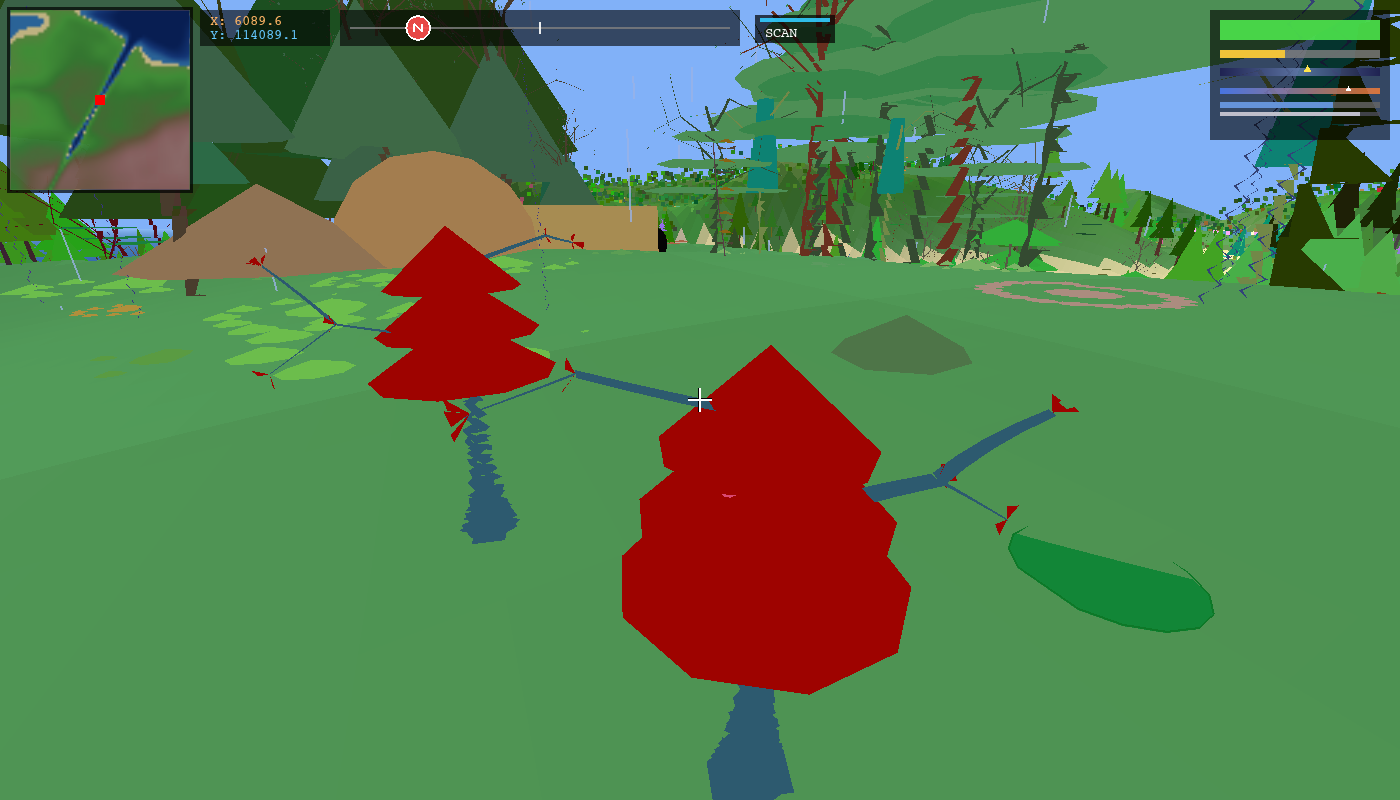
Task: Click the N marker on the compass bar
Action: point(417,28)
